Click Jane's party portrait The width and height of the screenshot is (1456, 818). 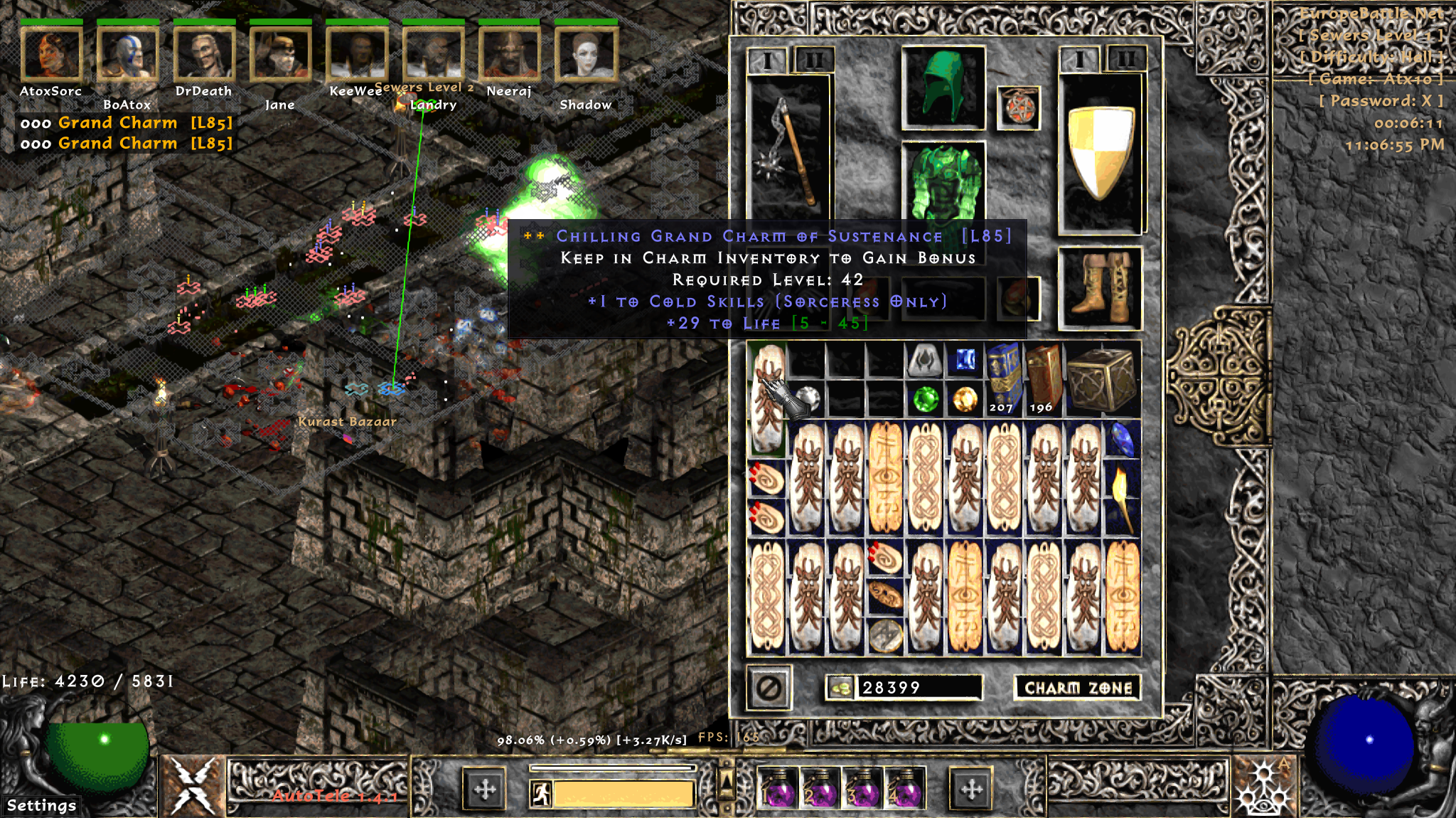[280, 53]
